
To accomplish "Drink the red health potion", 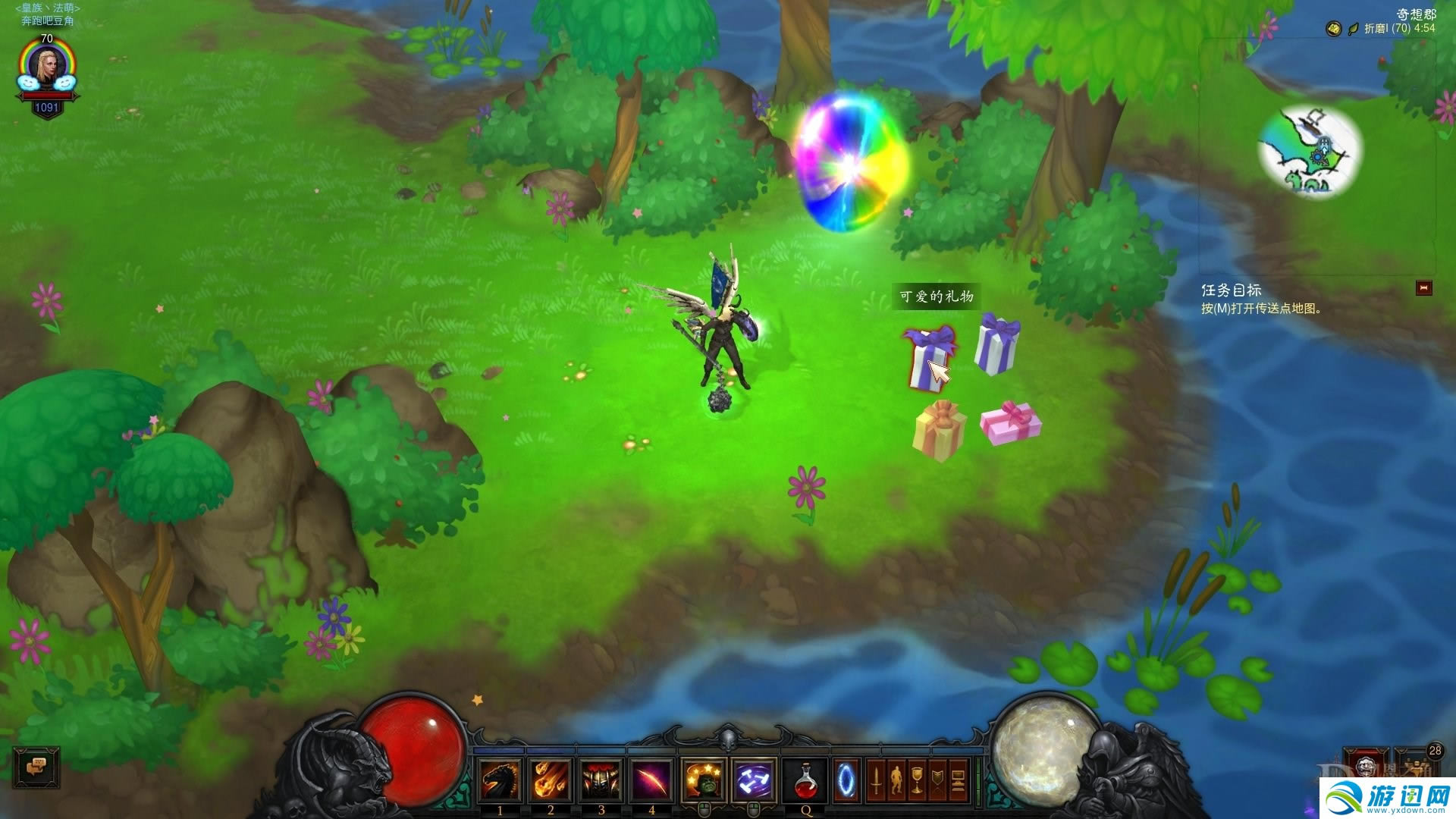I will point(805,780).
